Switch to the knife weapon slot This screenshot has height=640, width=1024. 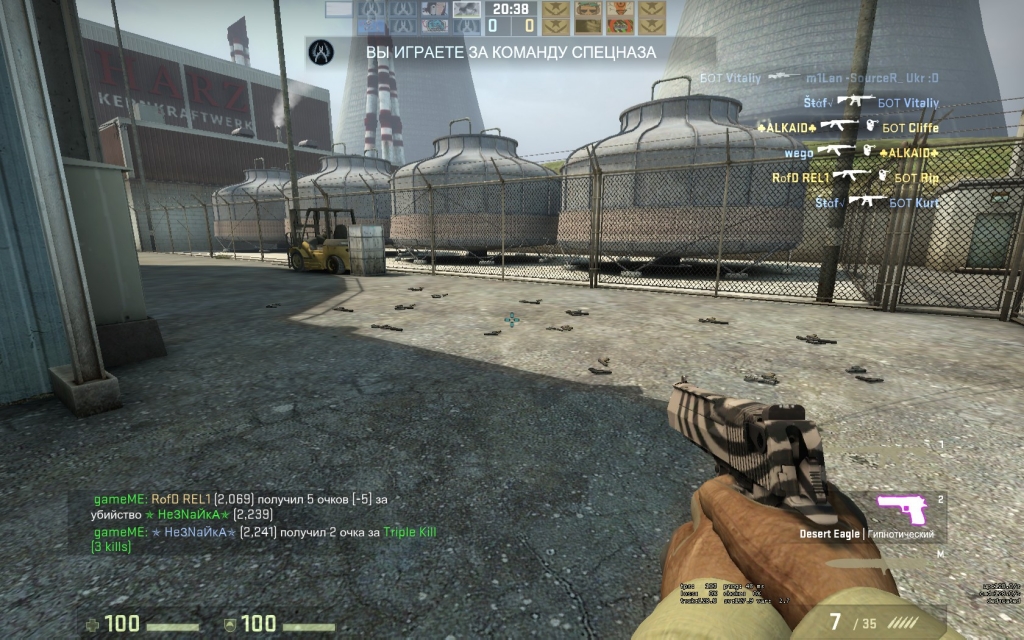click(880, 563)
